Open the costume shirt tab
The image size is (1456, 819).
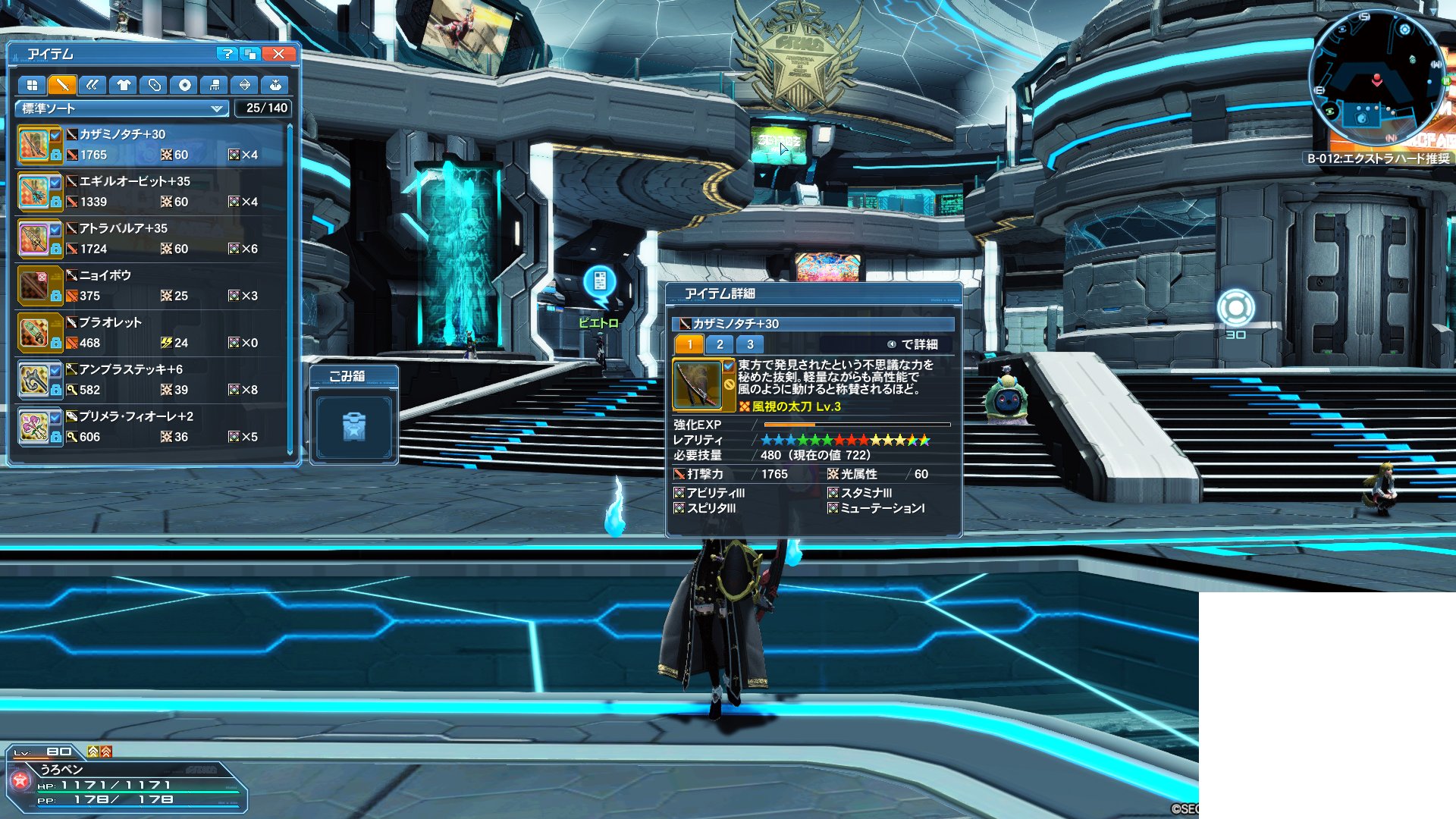(x=124, y=85)
